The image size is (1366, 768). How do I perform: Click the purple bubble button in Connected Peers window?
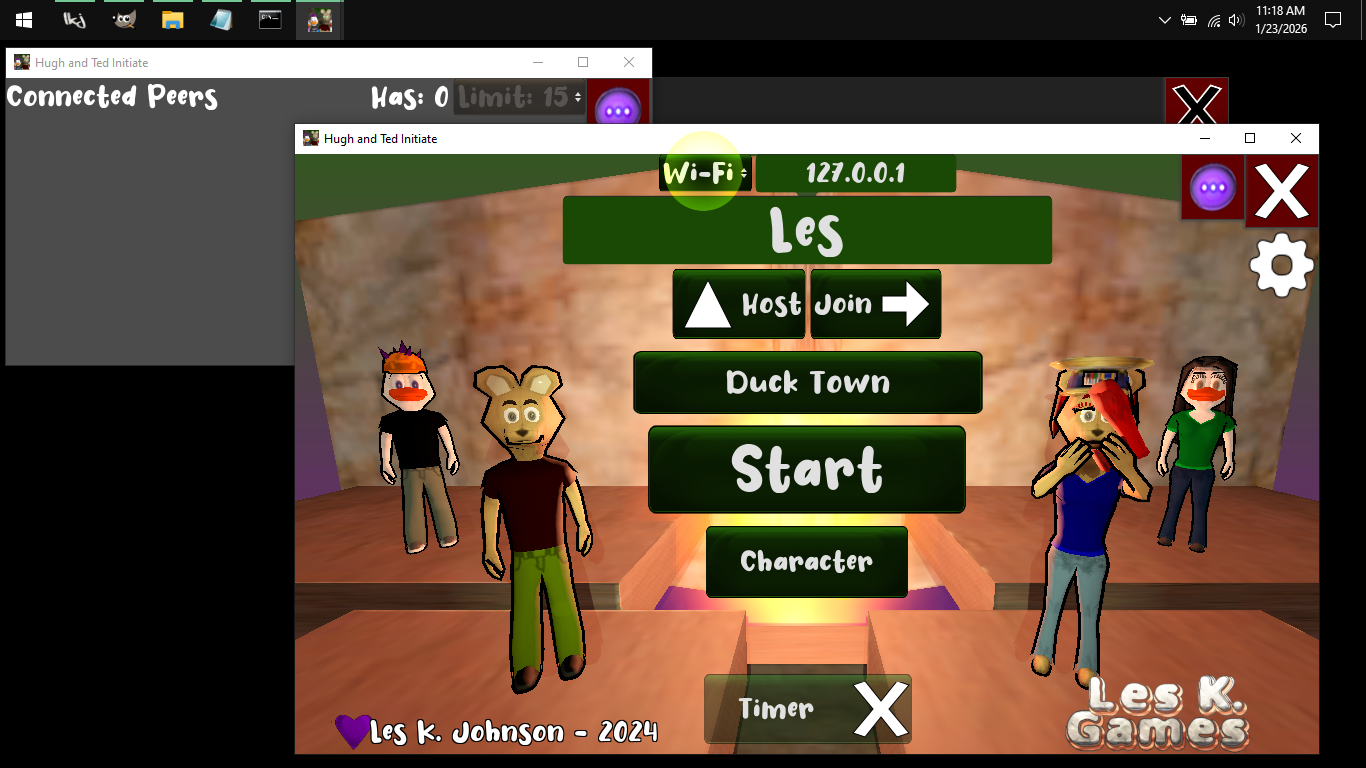617,106
